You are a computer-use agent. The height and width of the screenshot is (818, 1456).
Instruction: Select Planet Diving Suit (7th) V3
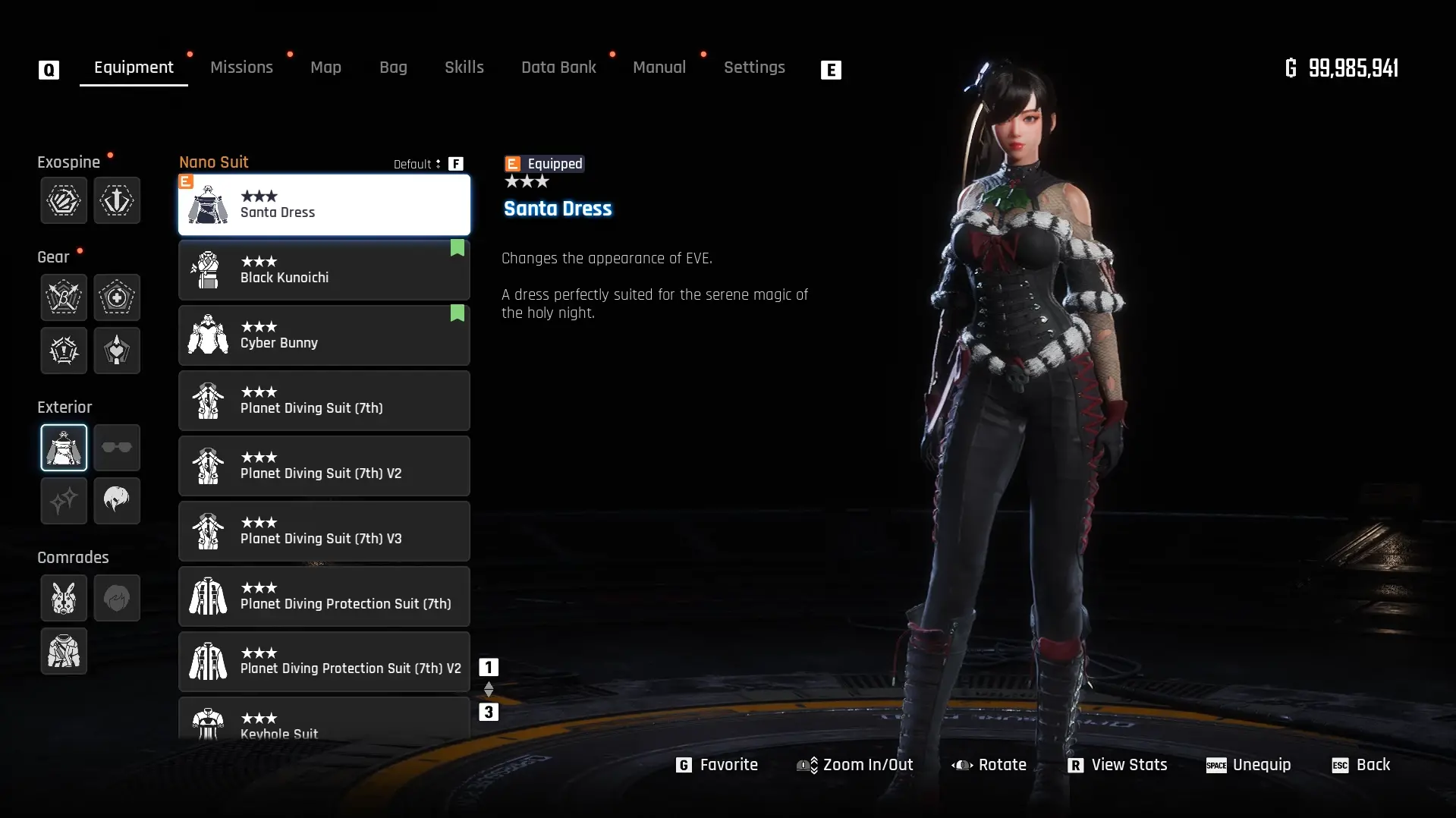(x=324, y=531)
